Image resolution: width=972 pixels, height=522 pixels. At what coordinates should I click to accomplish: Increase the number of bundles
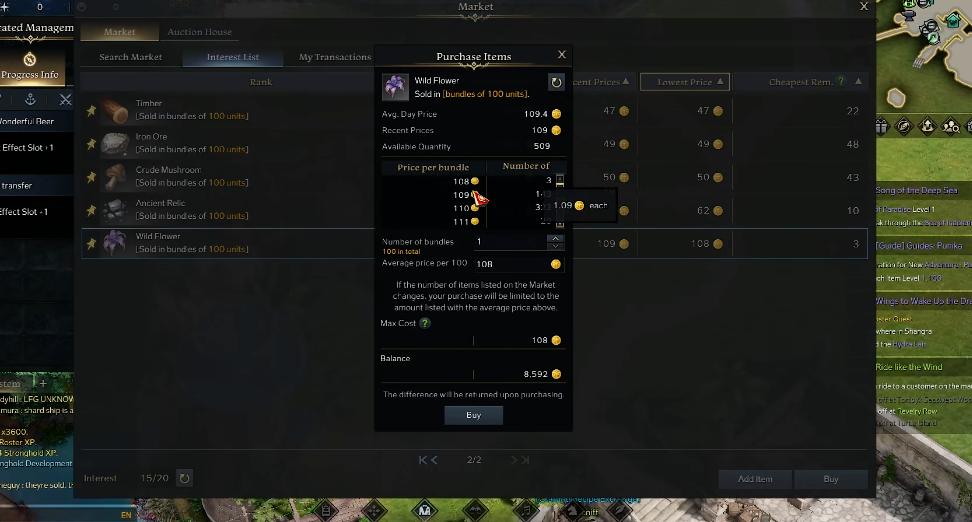pyautogui.click(x=555, y=238)
